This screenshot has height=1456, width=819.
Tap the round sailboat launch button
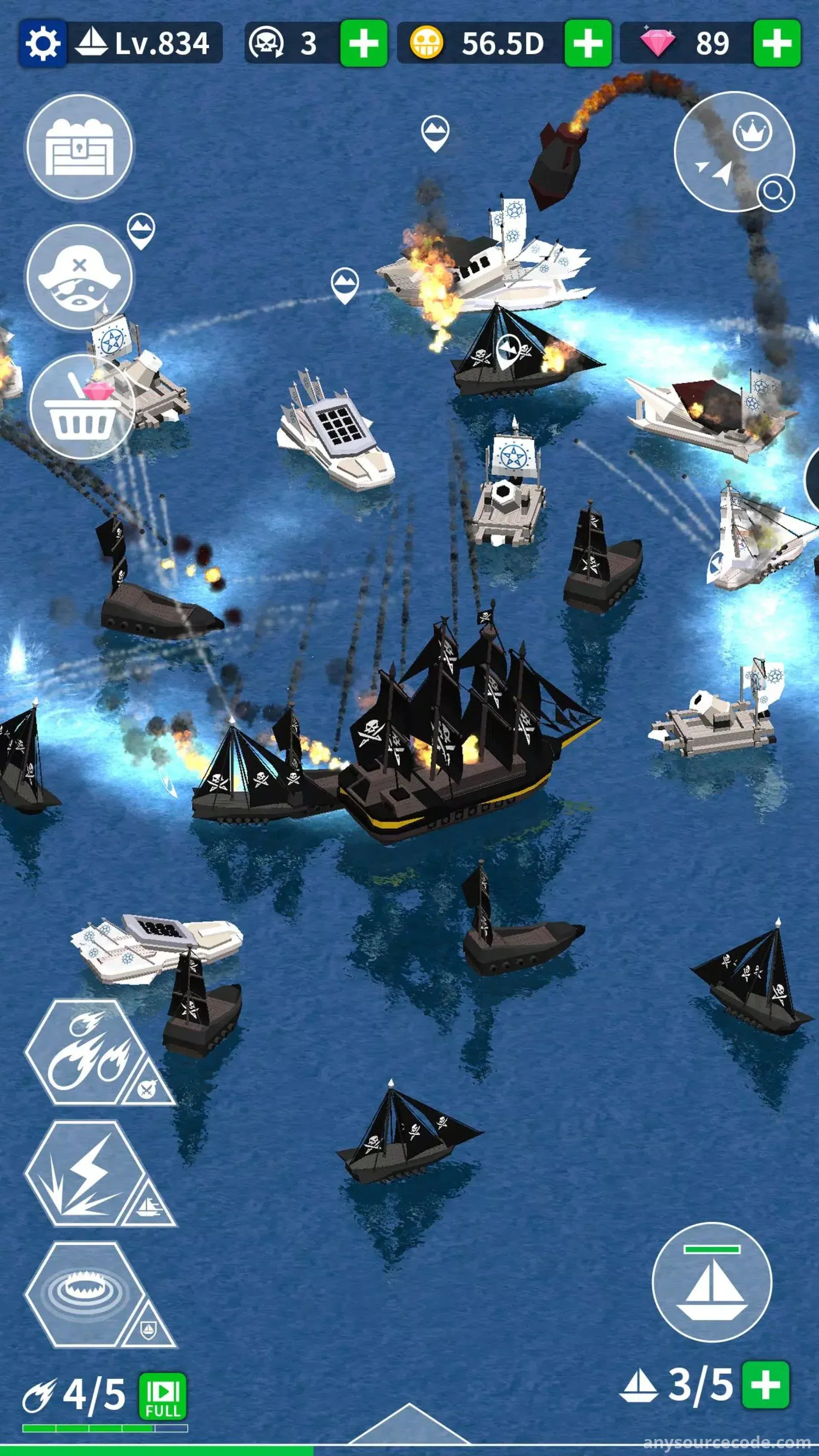click(x=712, y=1282)
